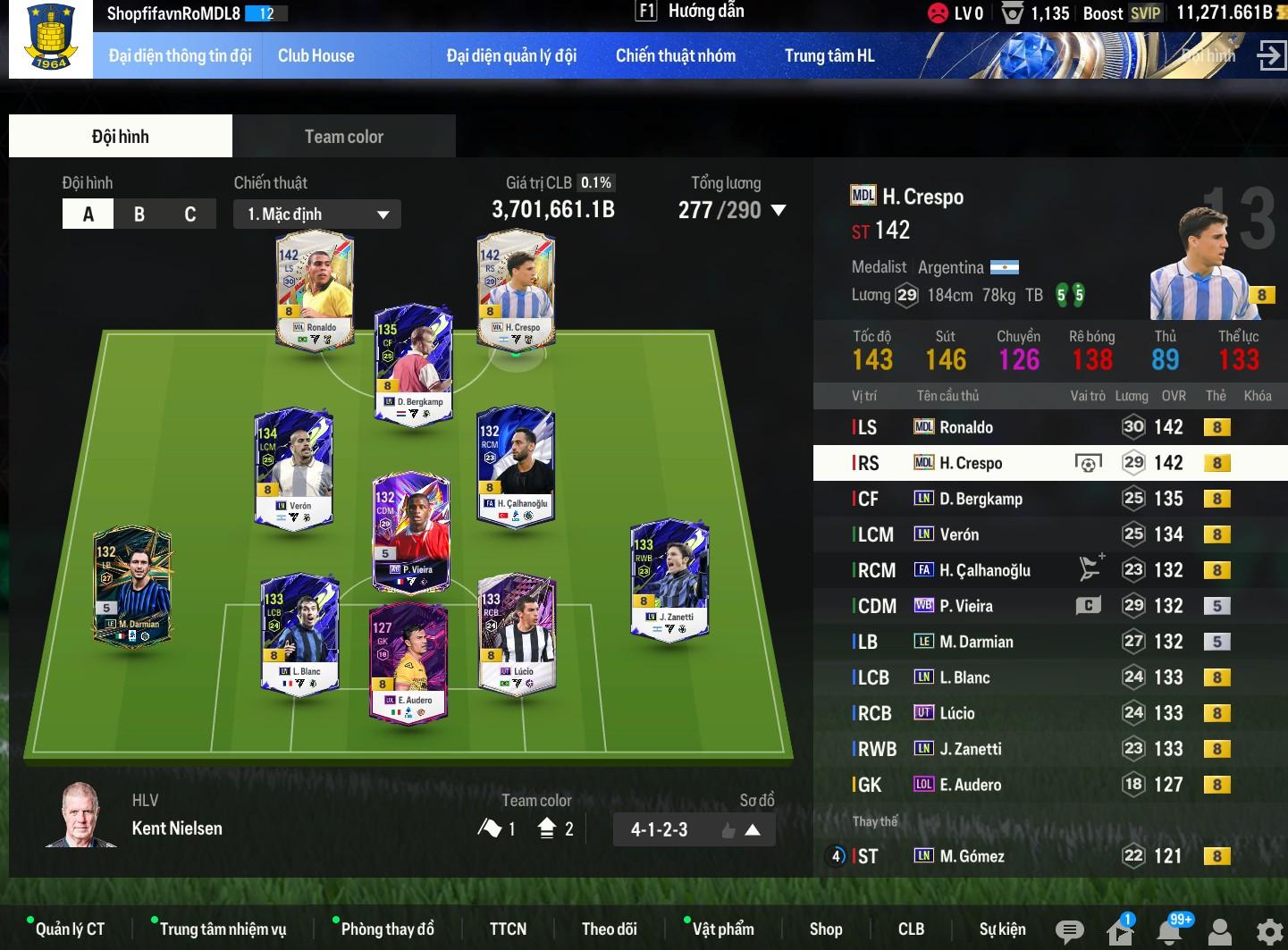Screen dimensions: 1288x950
Task: Select squad B
Action: (x=139, y=214)
